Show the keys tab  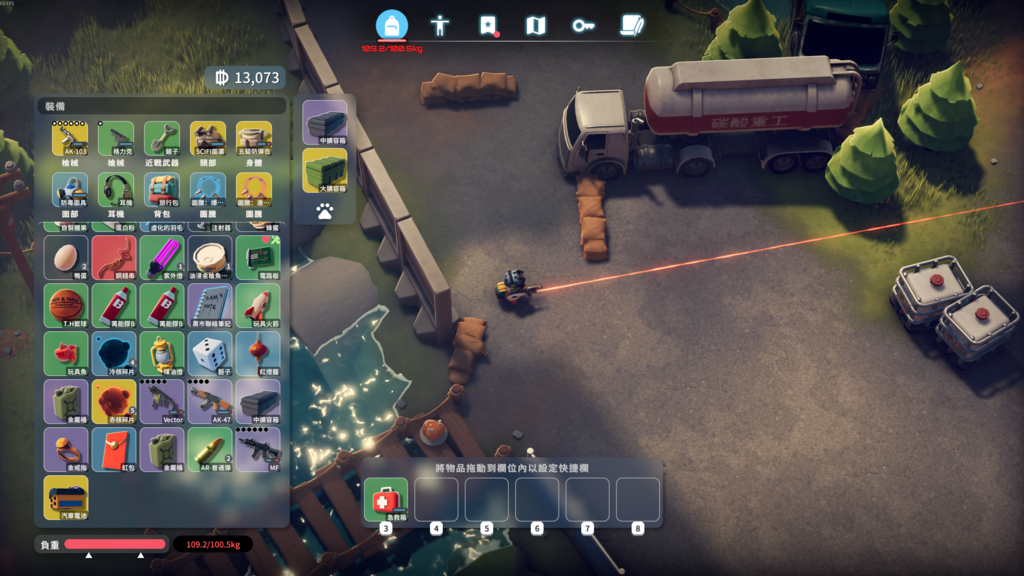pos(583,25)
